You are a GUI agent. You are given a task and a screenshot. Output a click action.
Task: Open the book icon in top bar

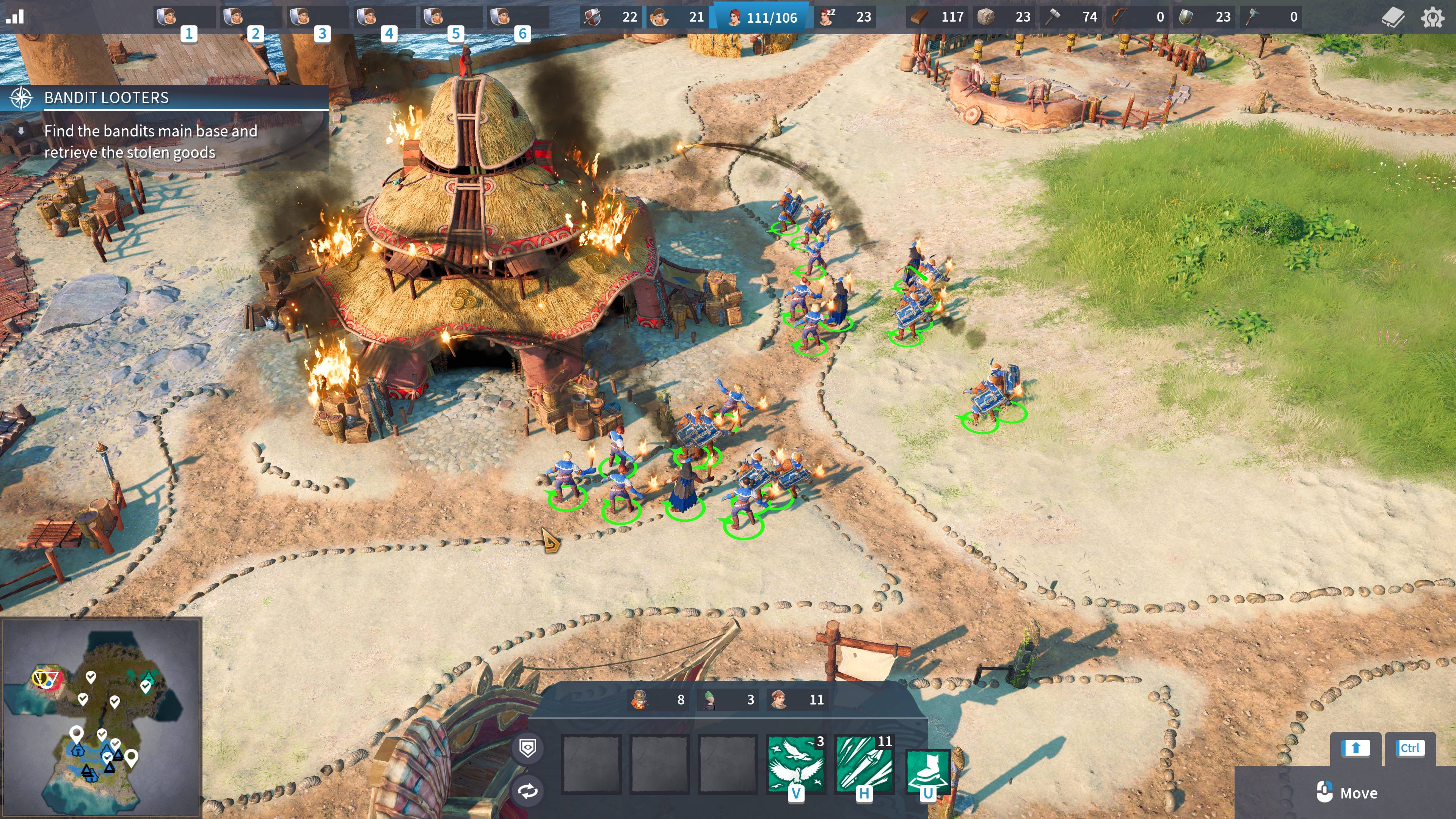1393,17
